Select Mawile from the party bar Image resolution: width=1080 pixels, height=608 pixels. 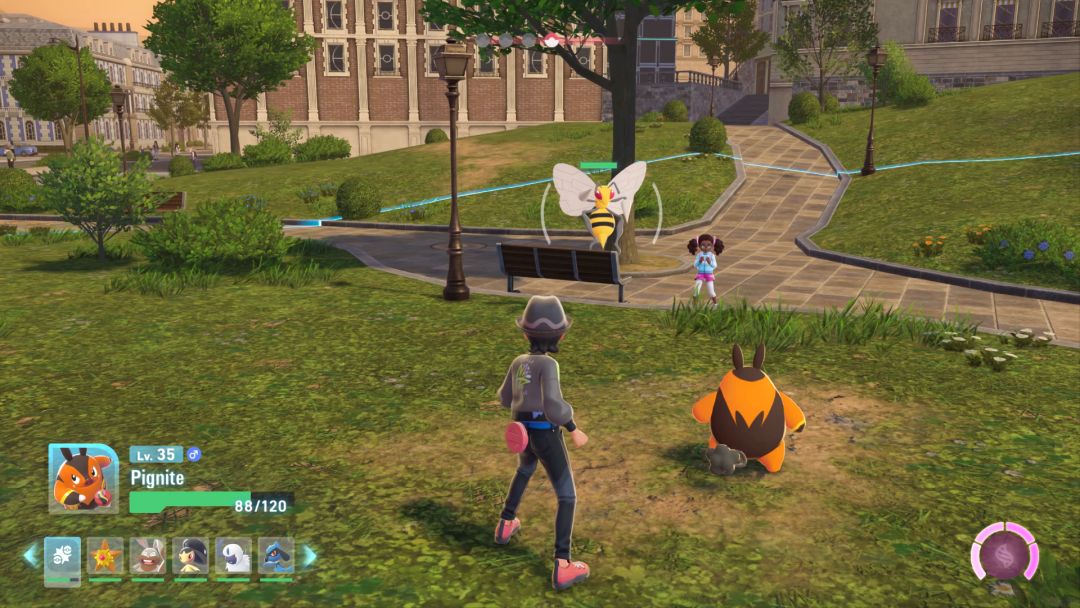pos(190,556)
